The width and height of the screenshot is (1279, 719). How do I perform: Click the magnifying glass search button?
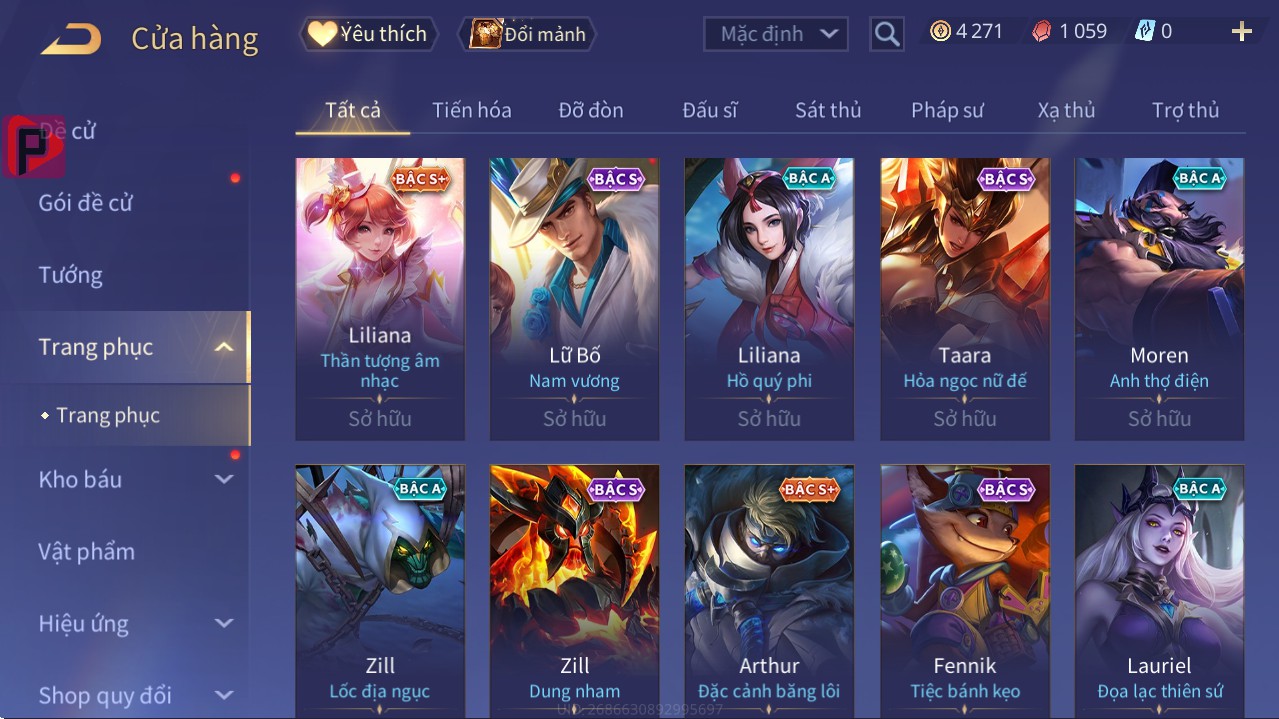click(886, 34)
